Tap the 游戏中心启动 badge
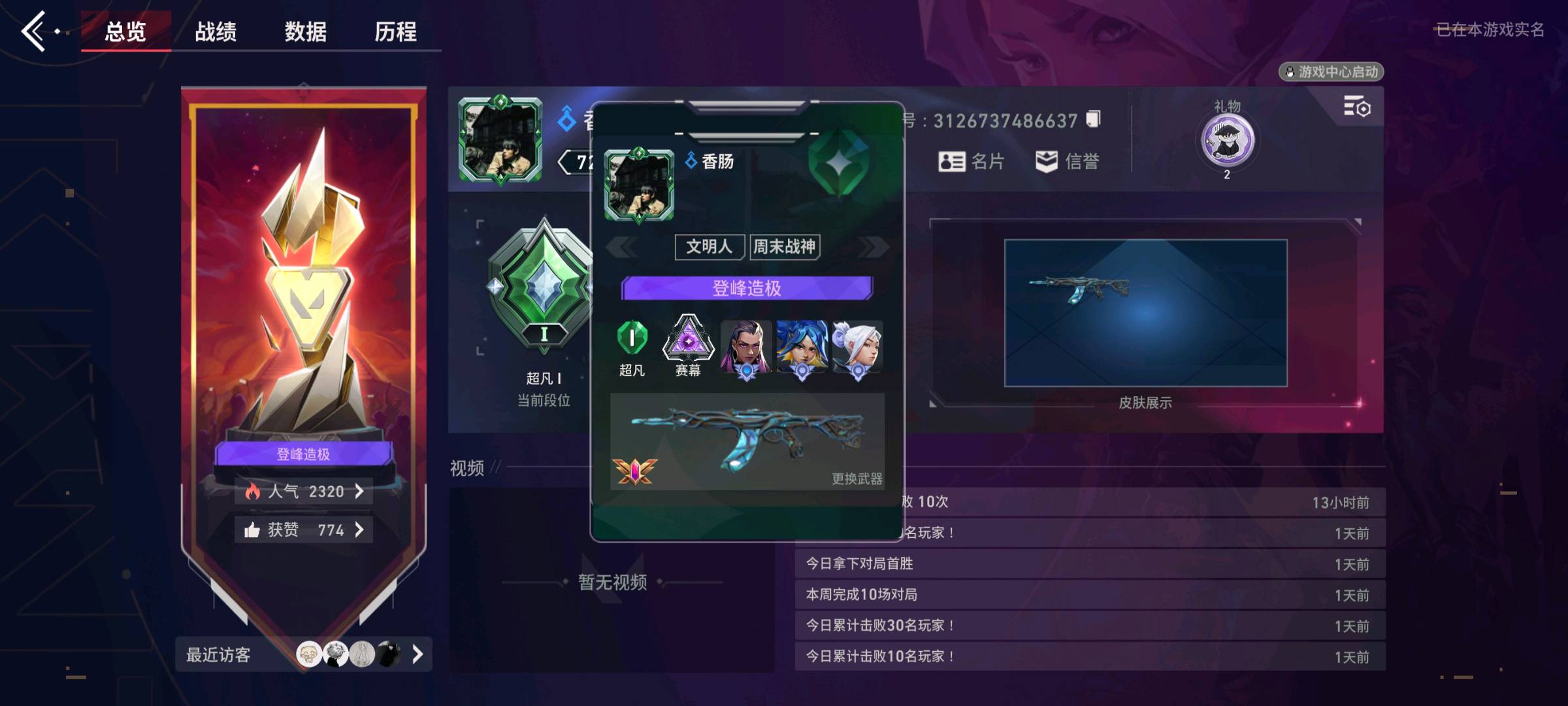This screenshot has height=706, width=1568. click(1331, 72)
